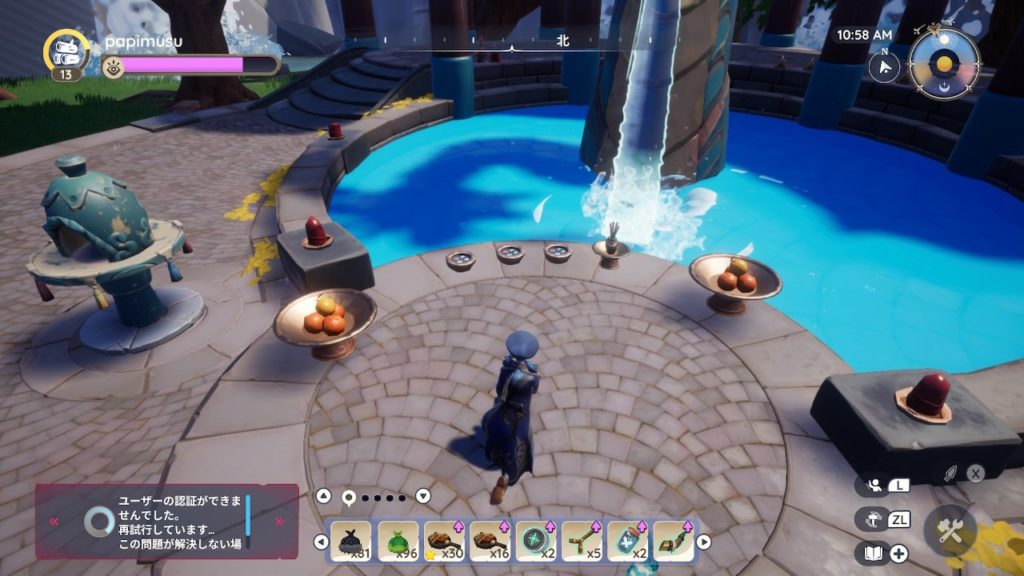Viewport: 1024px width, 576px height.
Task: Open the crossed hammer and wrench tool wheel
Action: [949, 530]
